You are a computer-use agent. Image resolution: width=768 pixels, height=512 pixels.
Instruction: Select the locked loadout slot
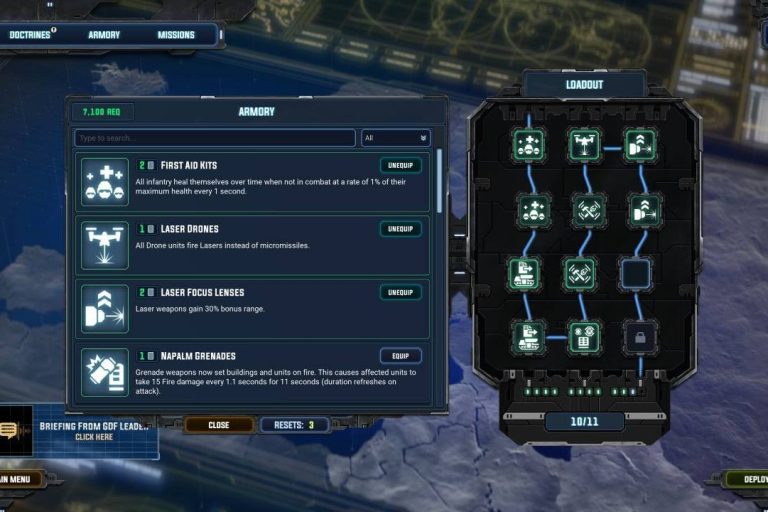tap(640, 338)
